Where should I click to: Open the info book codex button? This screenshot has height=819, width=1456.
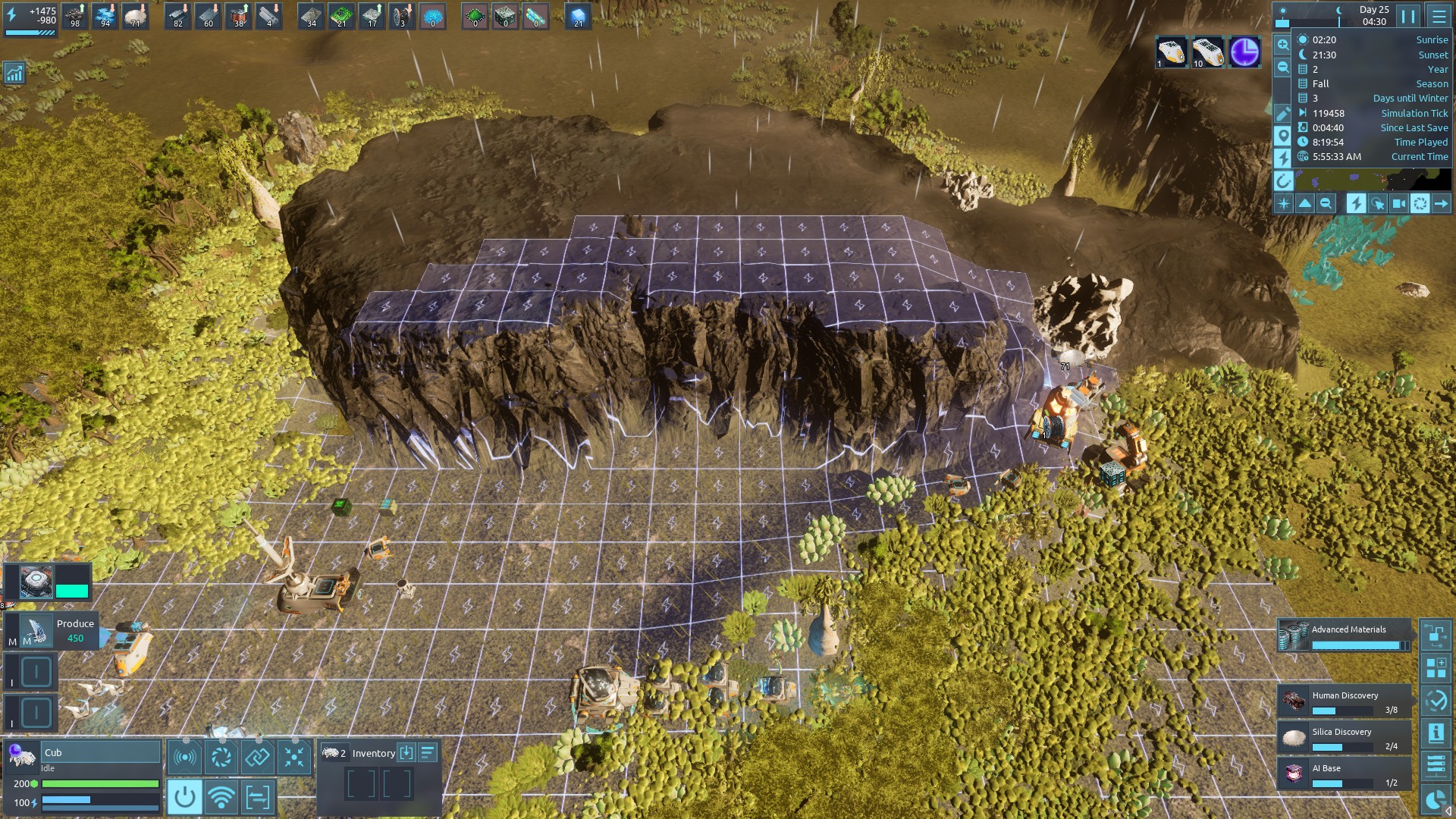(x=1436, y=733)
